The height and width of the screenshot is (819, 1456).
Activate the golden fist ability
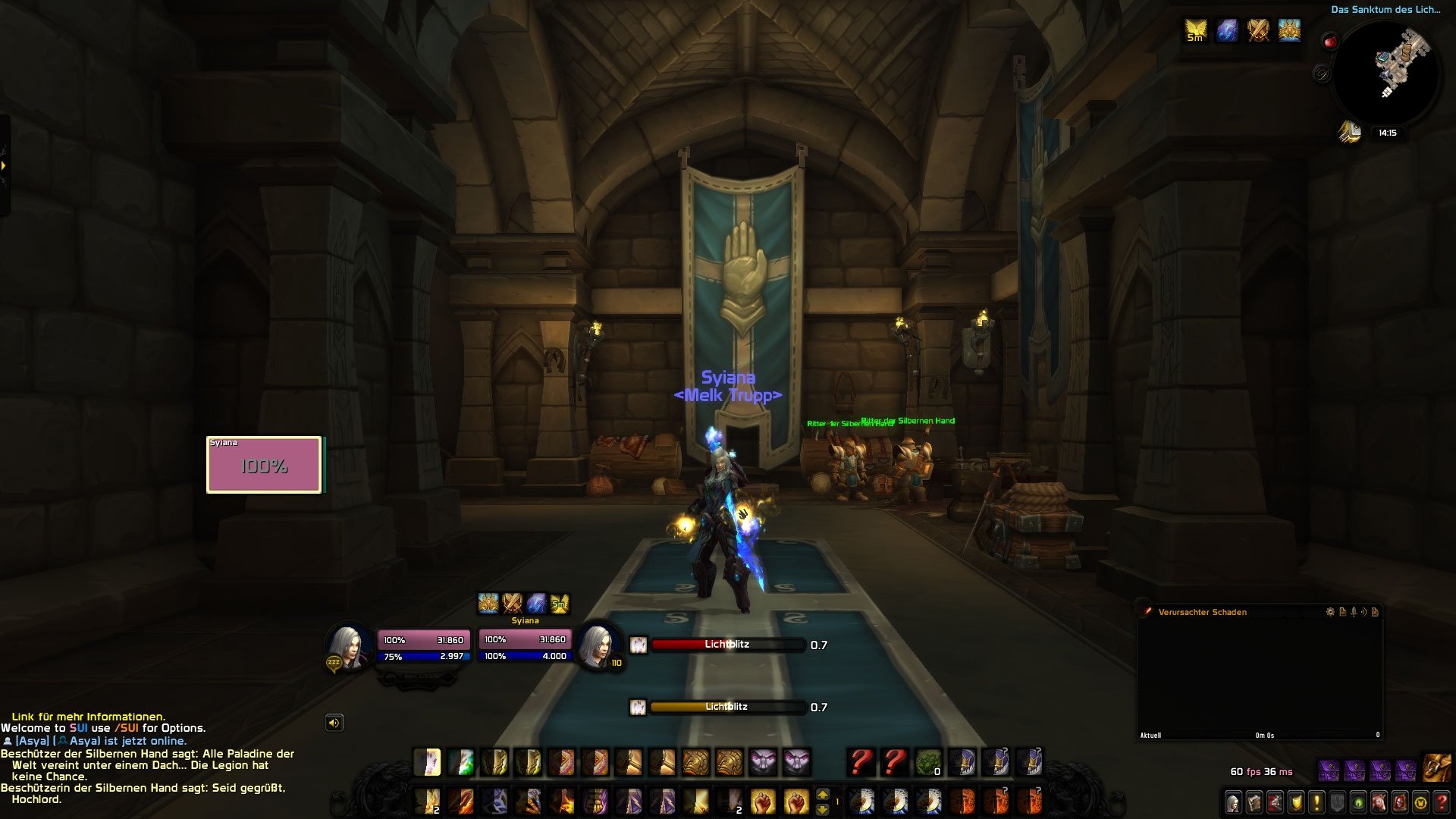[x=762, y=801]
